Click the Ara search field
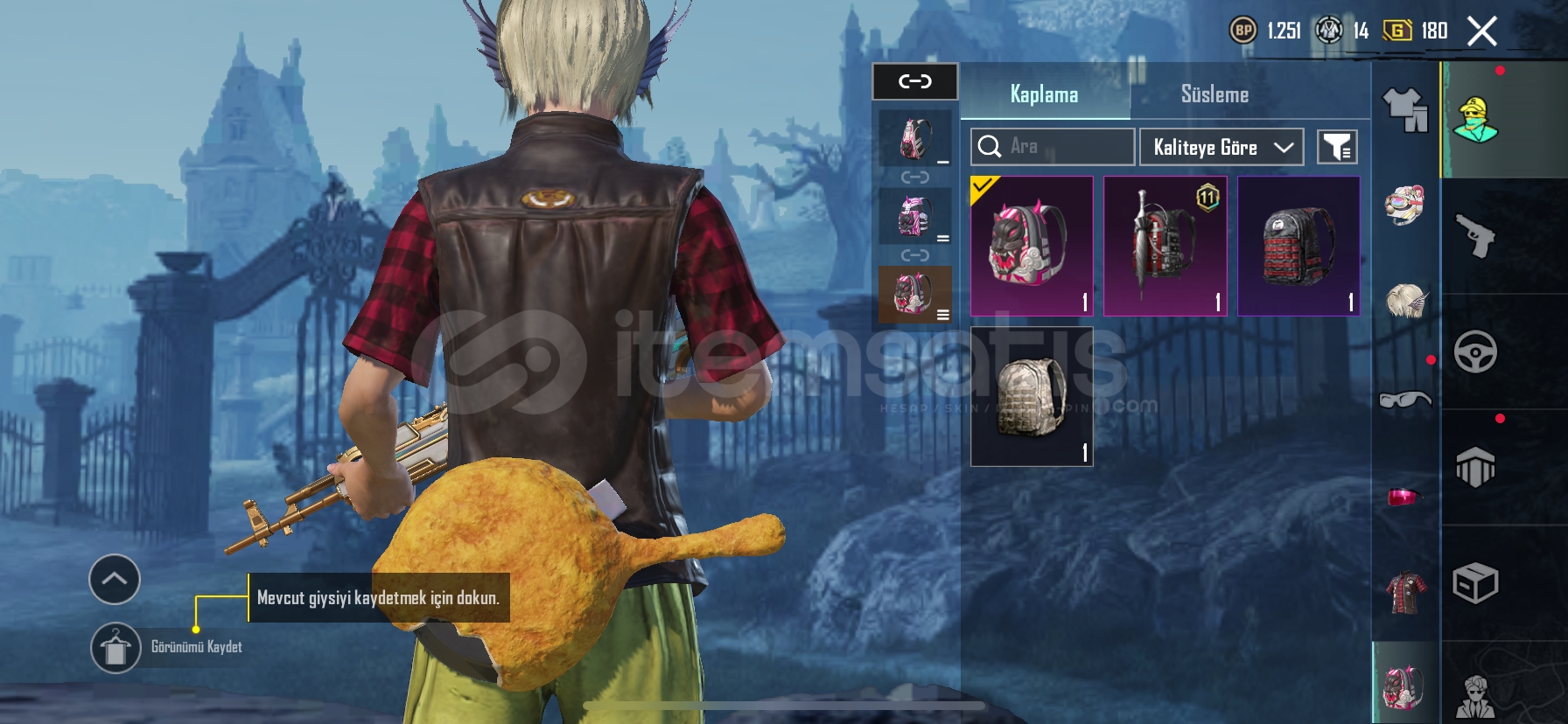 (1053, 147)
